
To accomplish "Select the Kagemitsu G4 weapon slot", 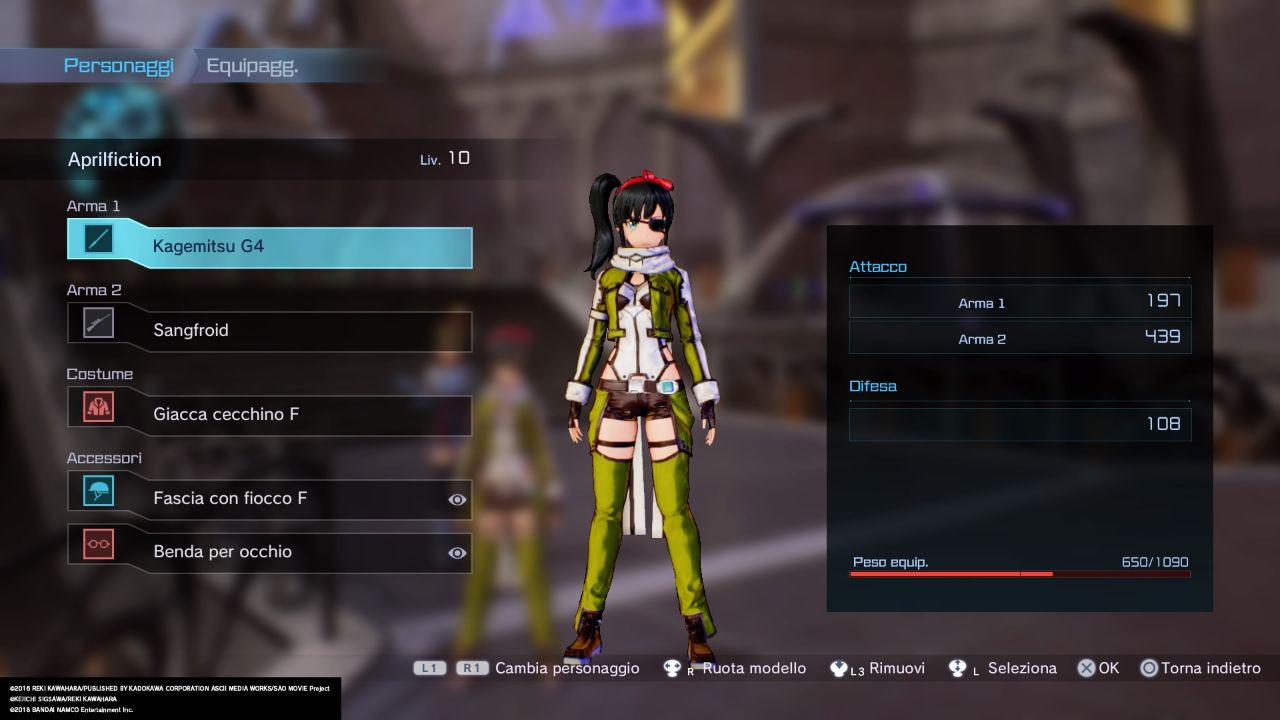I will (270, 246).
